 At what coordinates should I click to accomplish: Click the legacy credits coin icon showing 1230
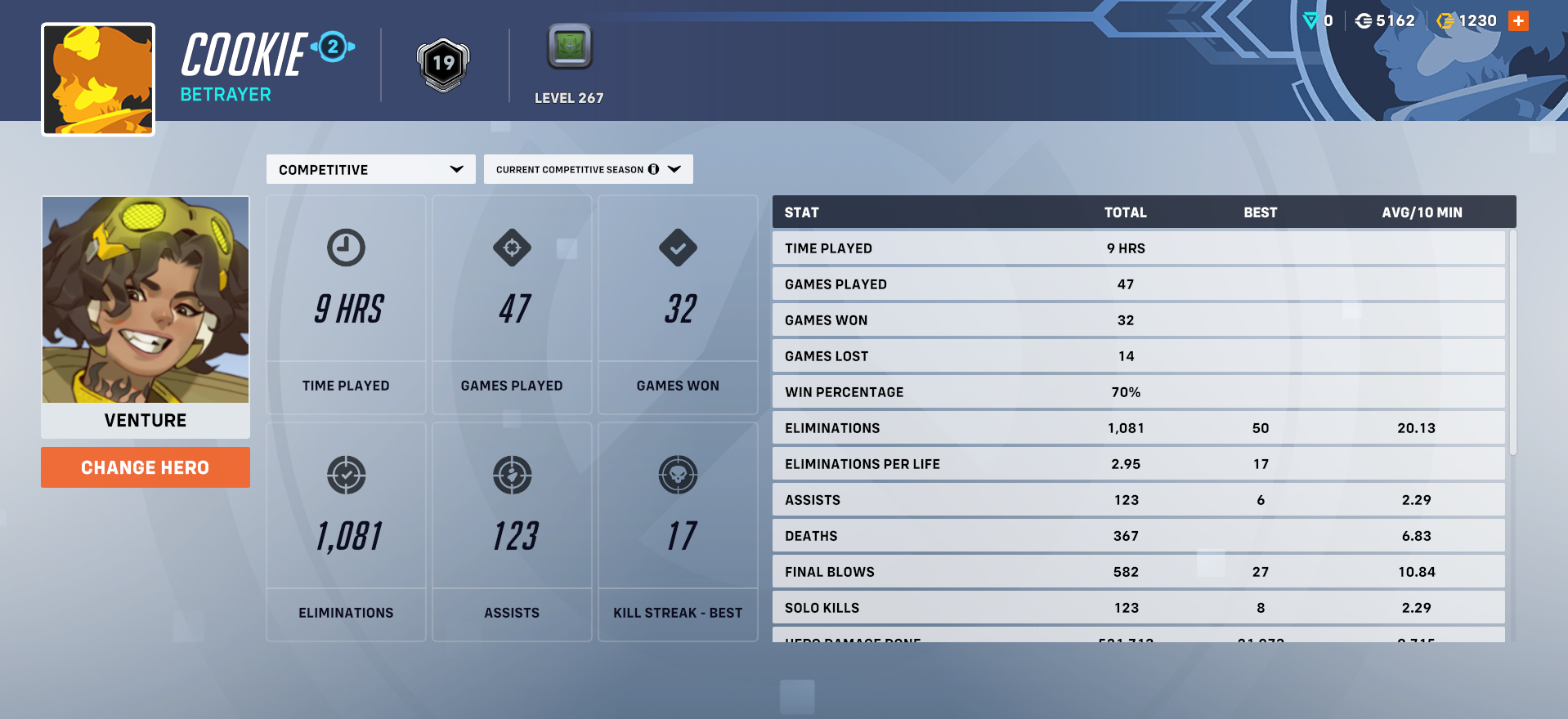(x=1445, y=20)
